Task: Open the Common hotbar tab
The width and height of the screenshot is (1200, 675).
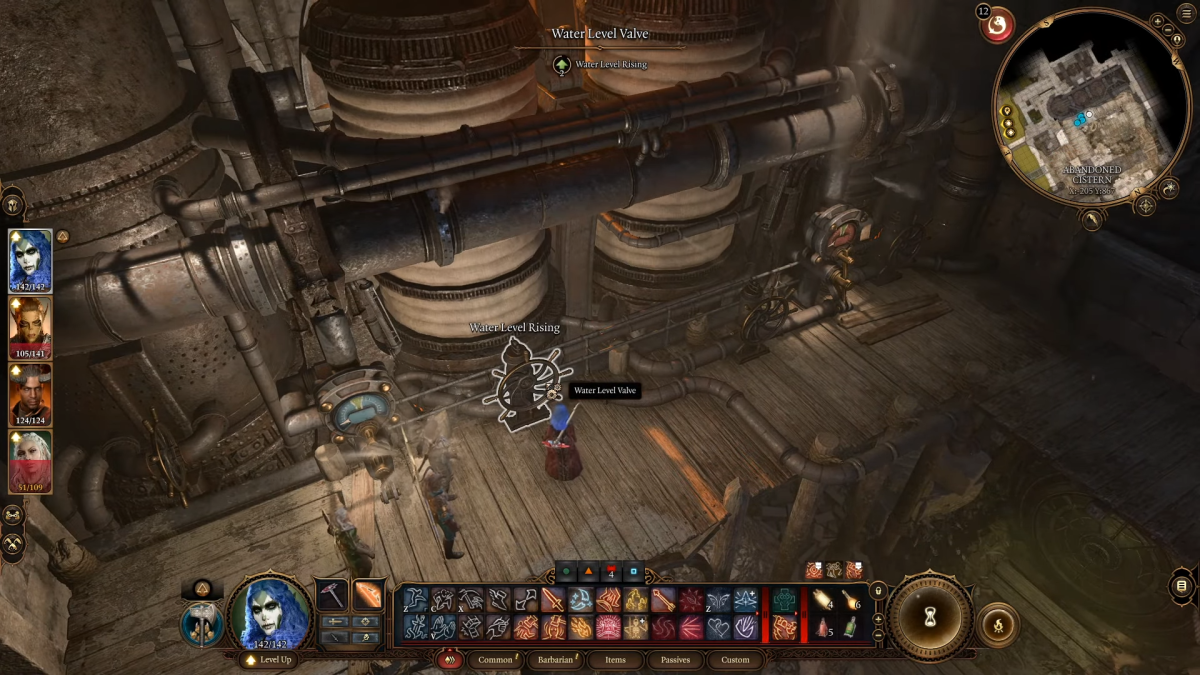Action: (x=495, y=660)
